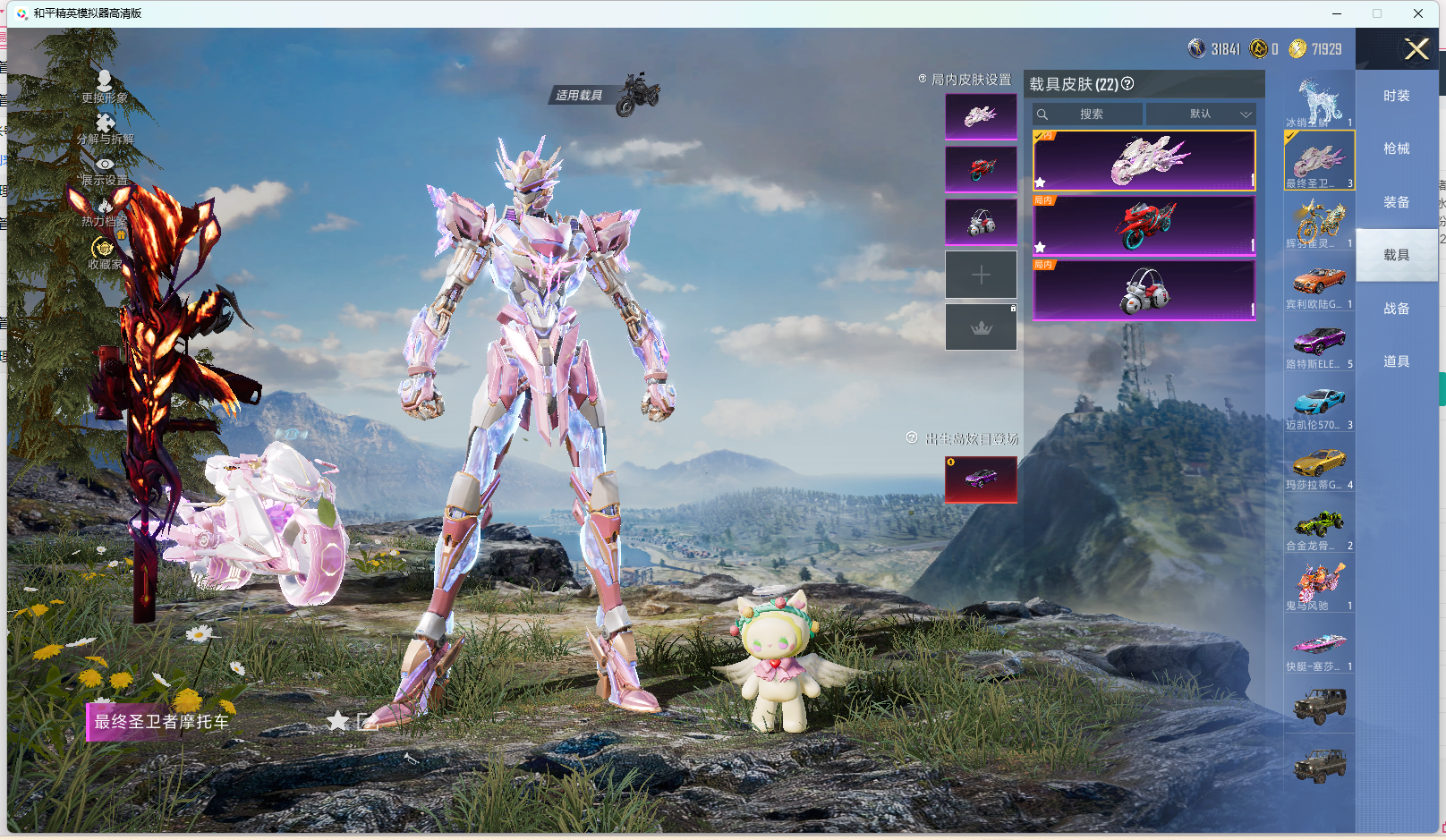Open 展示设置 display settings
1446x840 pixels.
click(105, 169)
